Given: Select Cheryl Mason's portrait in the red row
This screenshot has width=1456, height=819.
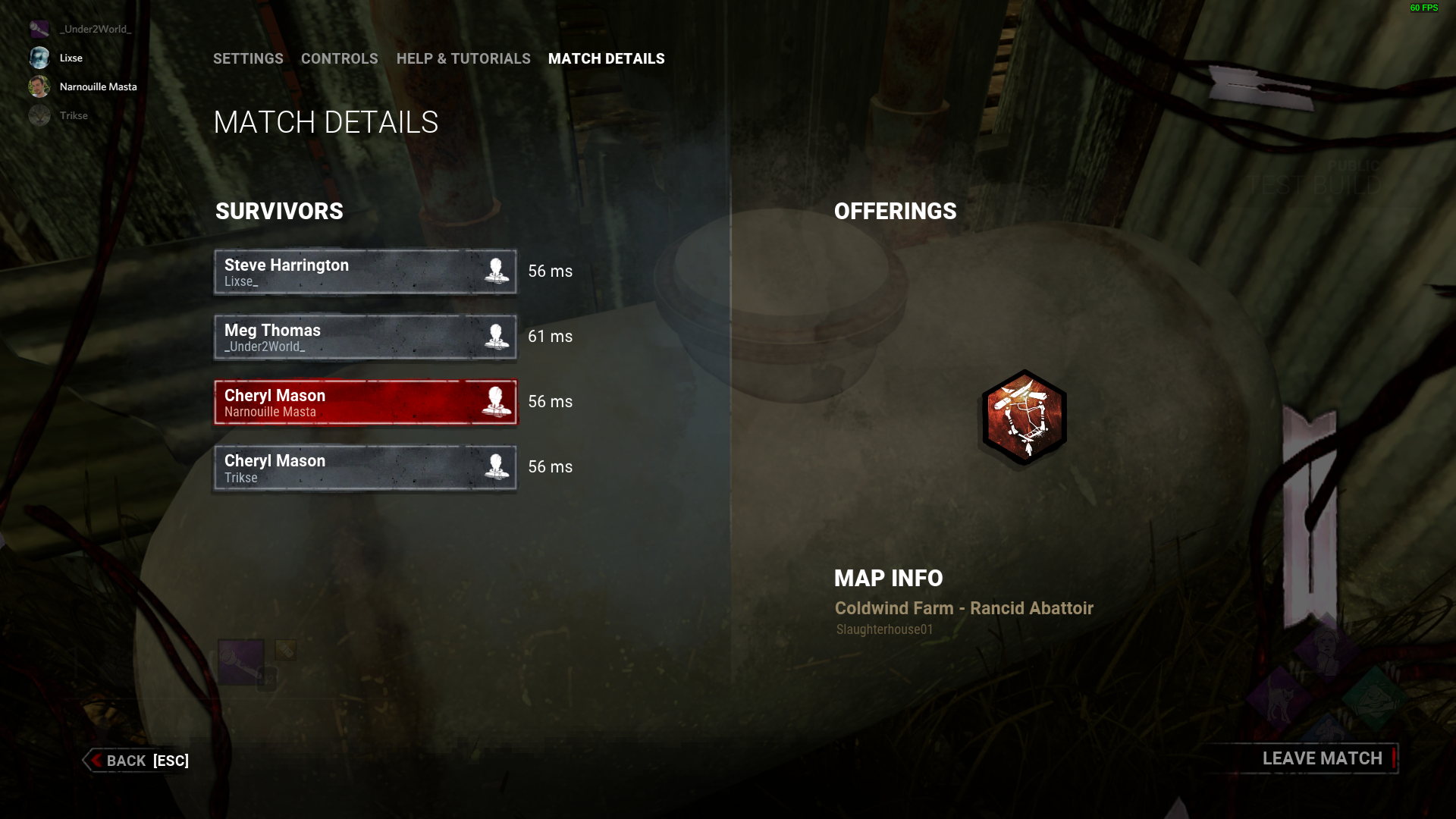Looking at the screenshot, I should 497,402.
